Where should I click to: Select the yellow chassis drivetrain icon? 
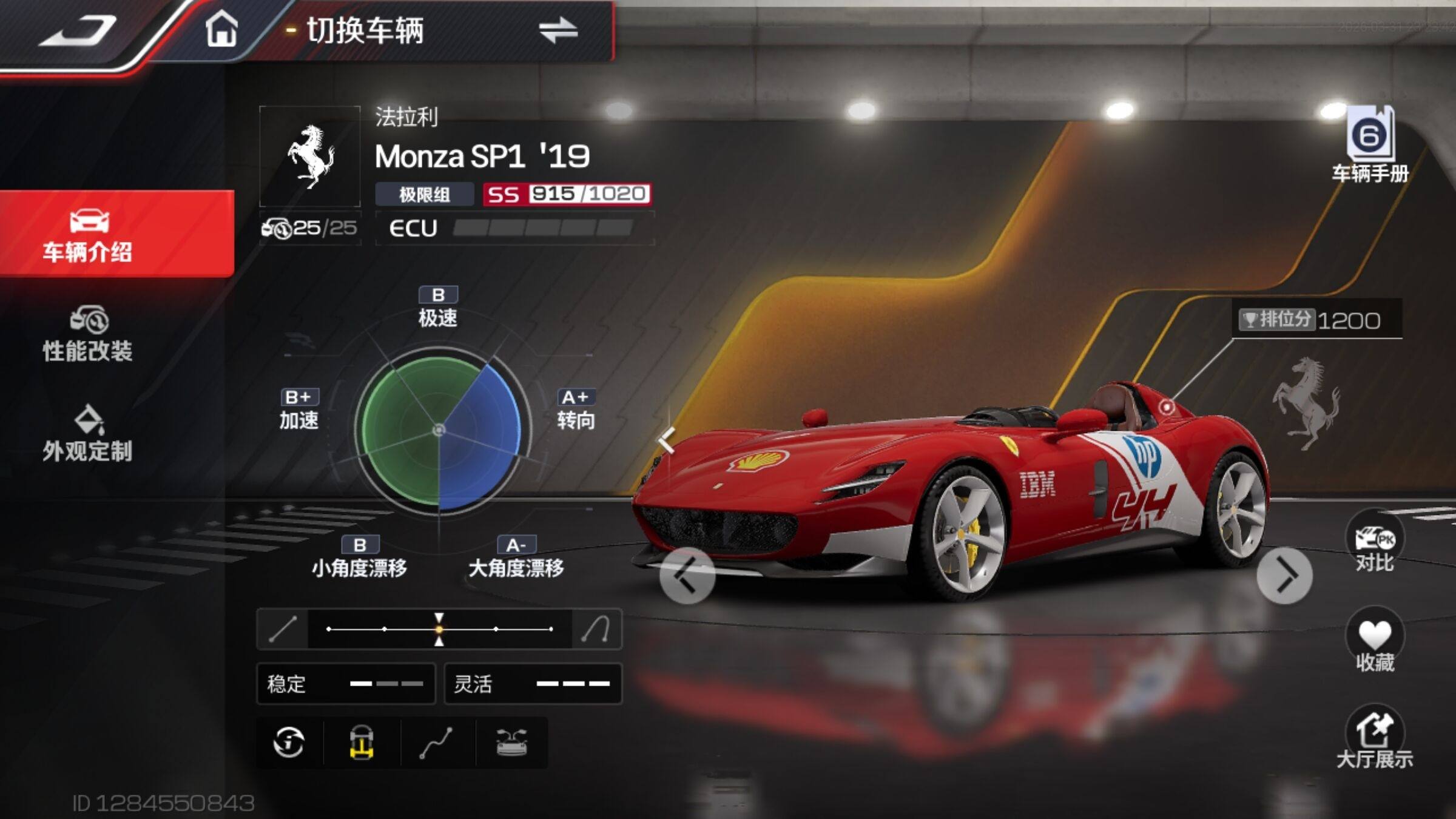[x=362, y=743]
